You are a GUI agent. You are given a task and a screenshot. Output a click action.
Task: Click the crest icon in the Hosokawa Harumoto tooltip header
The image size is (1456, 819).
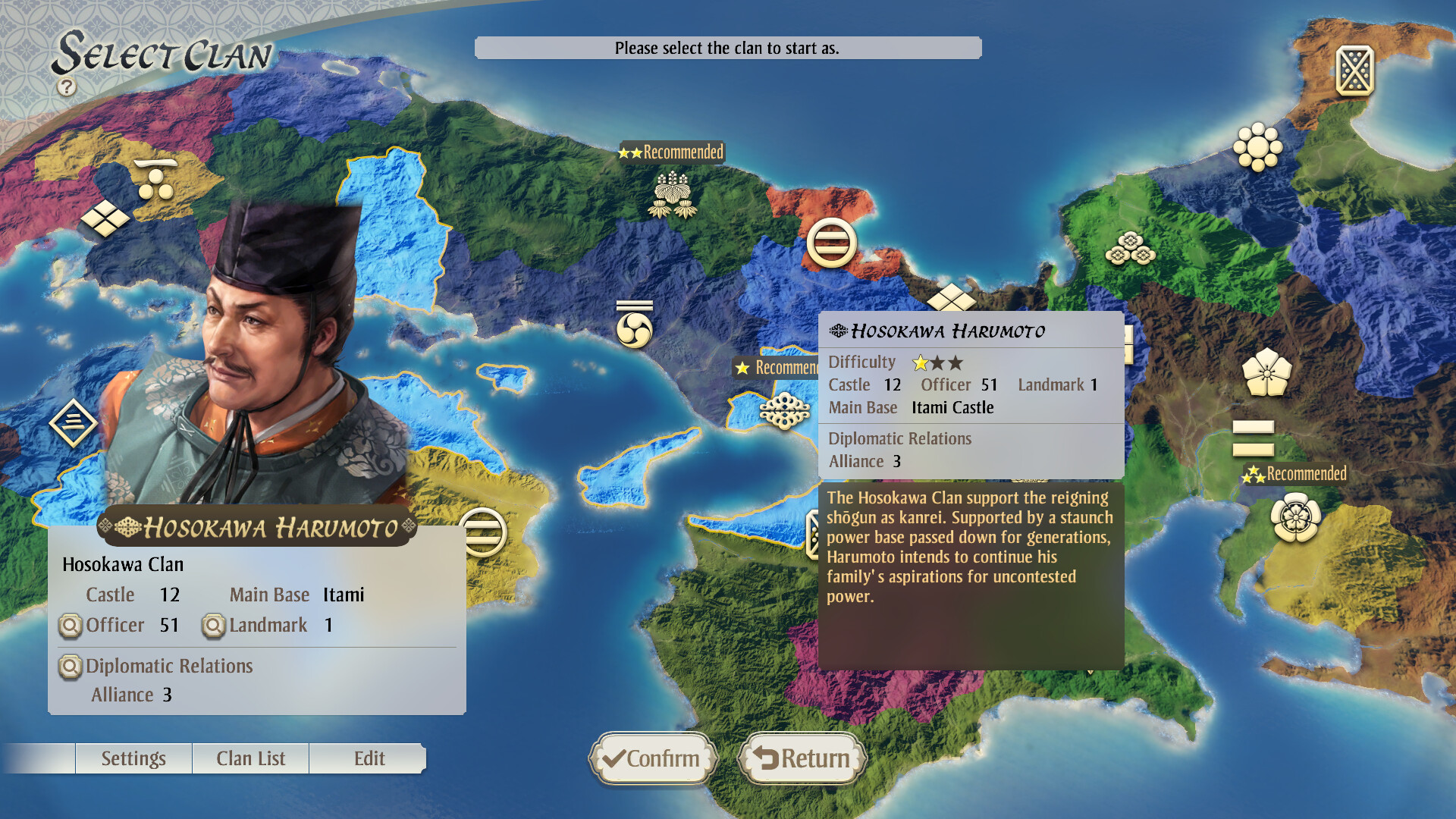(x=837, y=330)
